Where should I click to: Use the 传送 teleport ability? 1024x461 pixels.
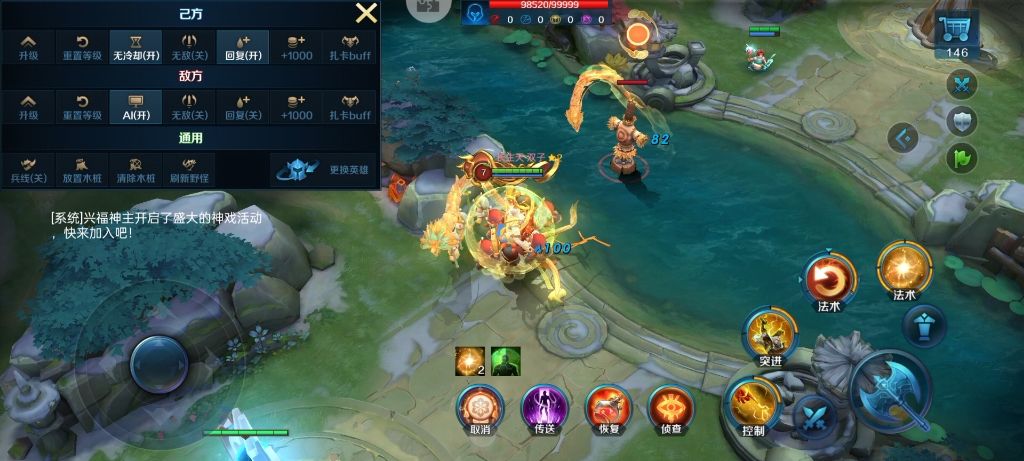coord(544,408)
